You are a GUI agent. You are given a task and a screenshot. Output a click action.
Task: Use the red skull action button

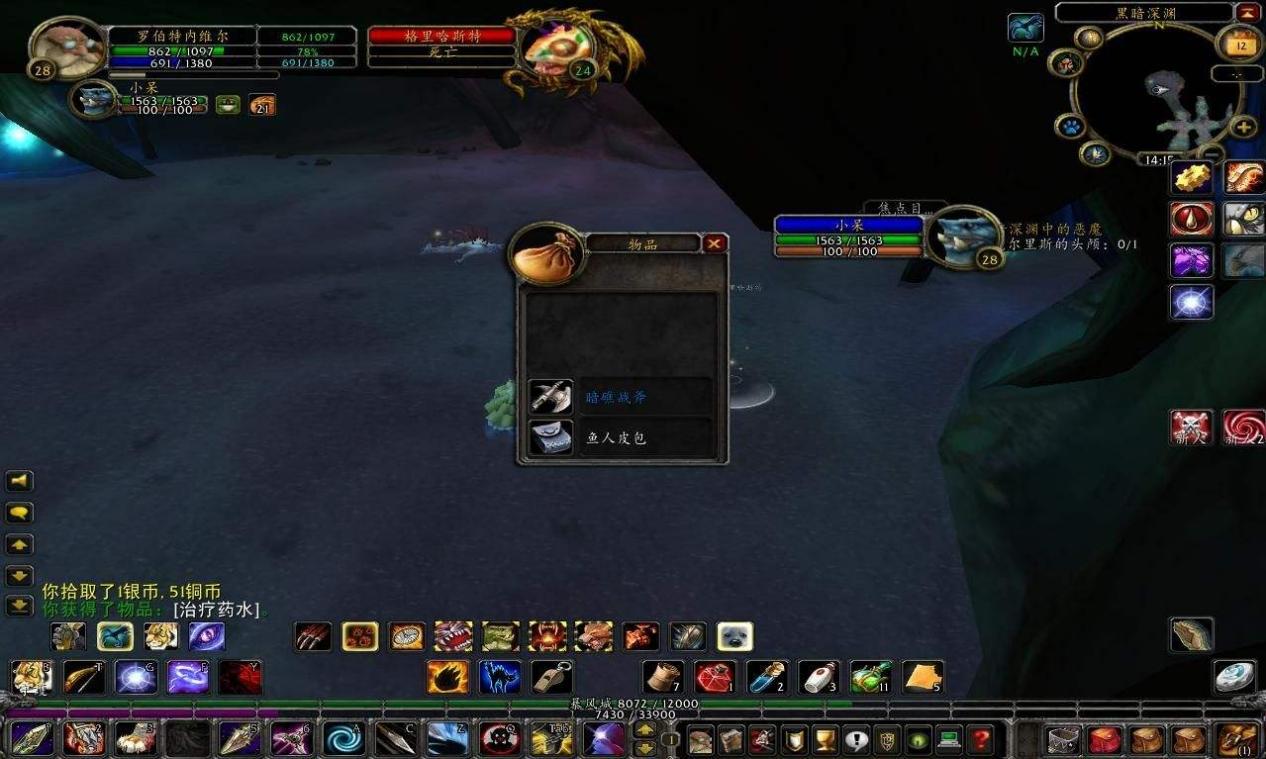click(499, 739)
